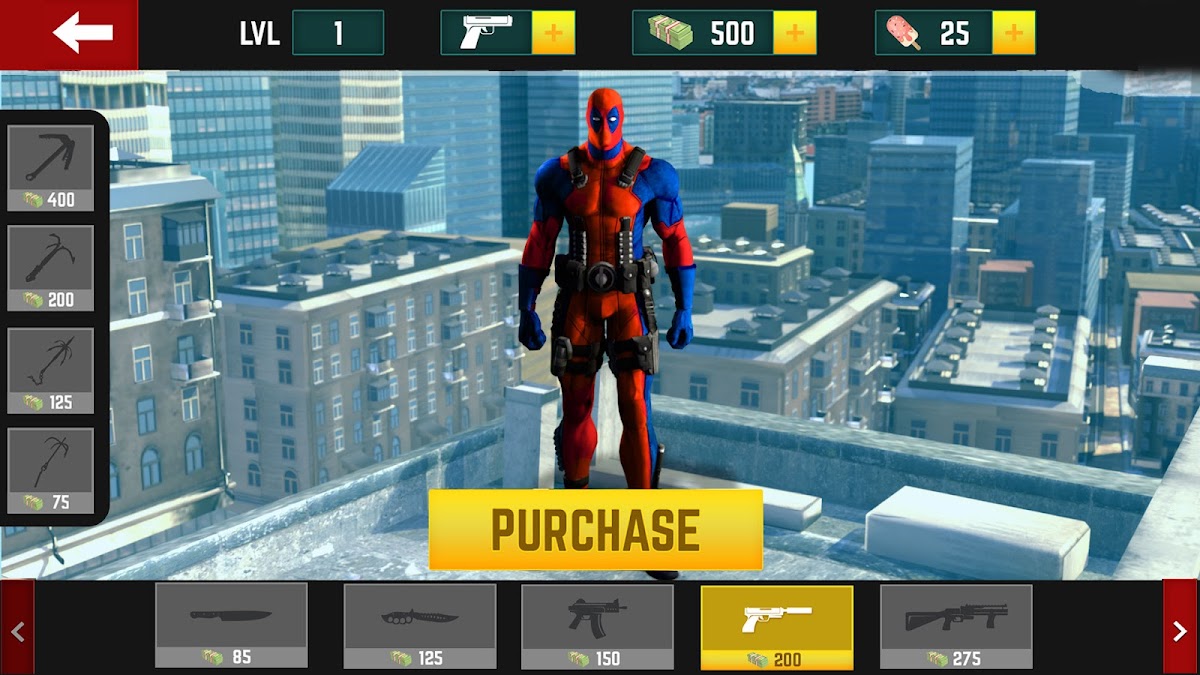
Task: Pick the submachine gun for 150
Action: click(x=597, y=625)
